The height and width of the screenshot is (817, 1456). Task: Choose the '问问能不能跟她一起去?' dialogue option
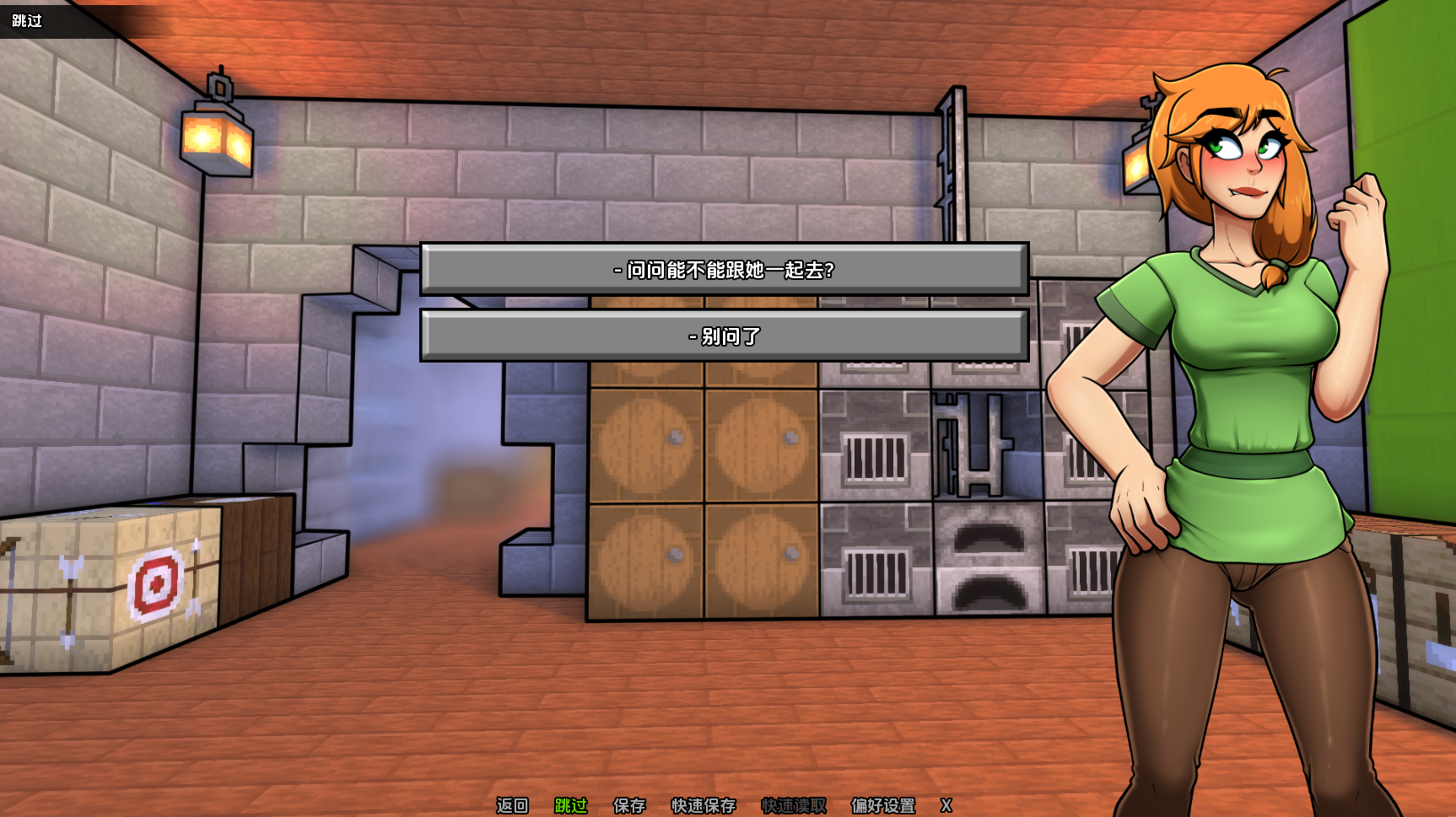tap(724, 270)
